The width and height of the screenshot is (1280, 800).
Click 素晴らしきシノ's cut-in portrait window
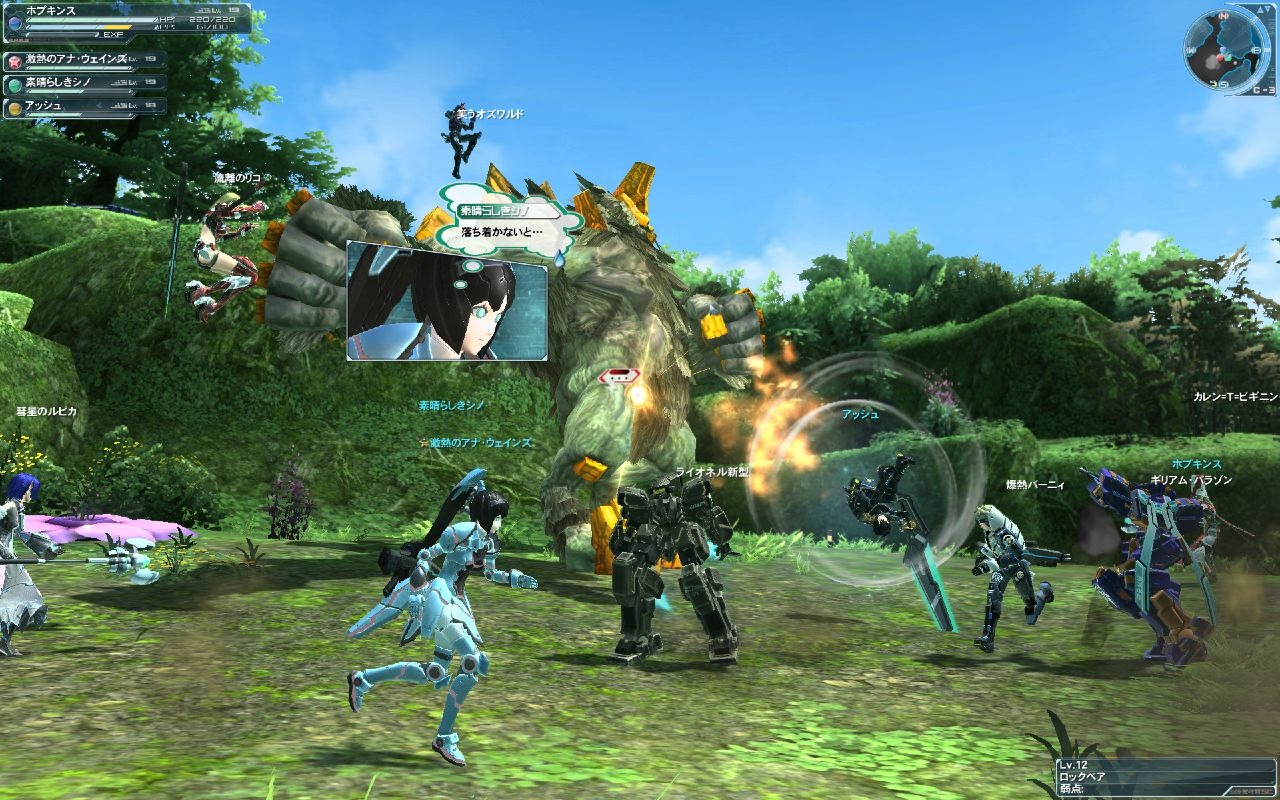(448, 300)
